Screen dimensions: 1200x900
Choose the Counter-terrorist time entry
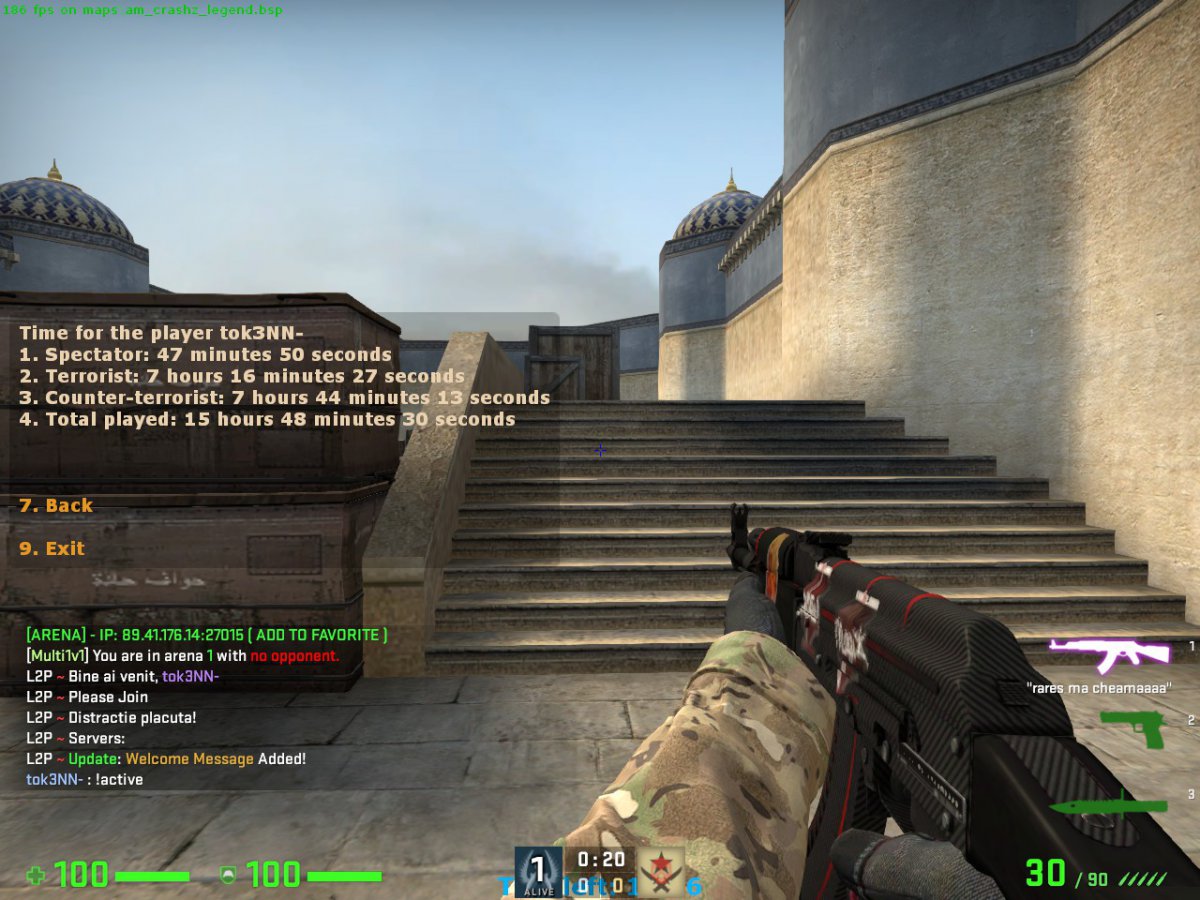pos(284,398)
